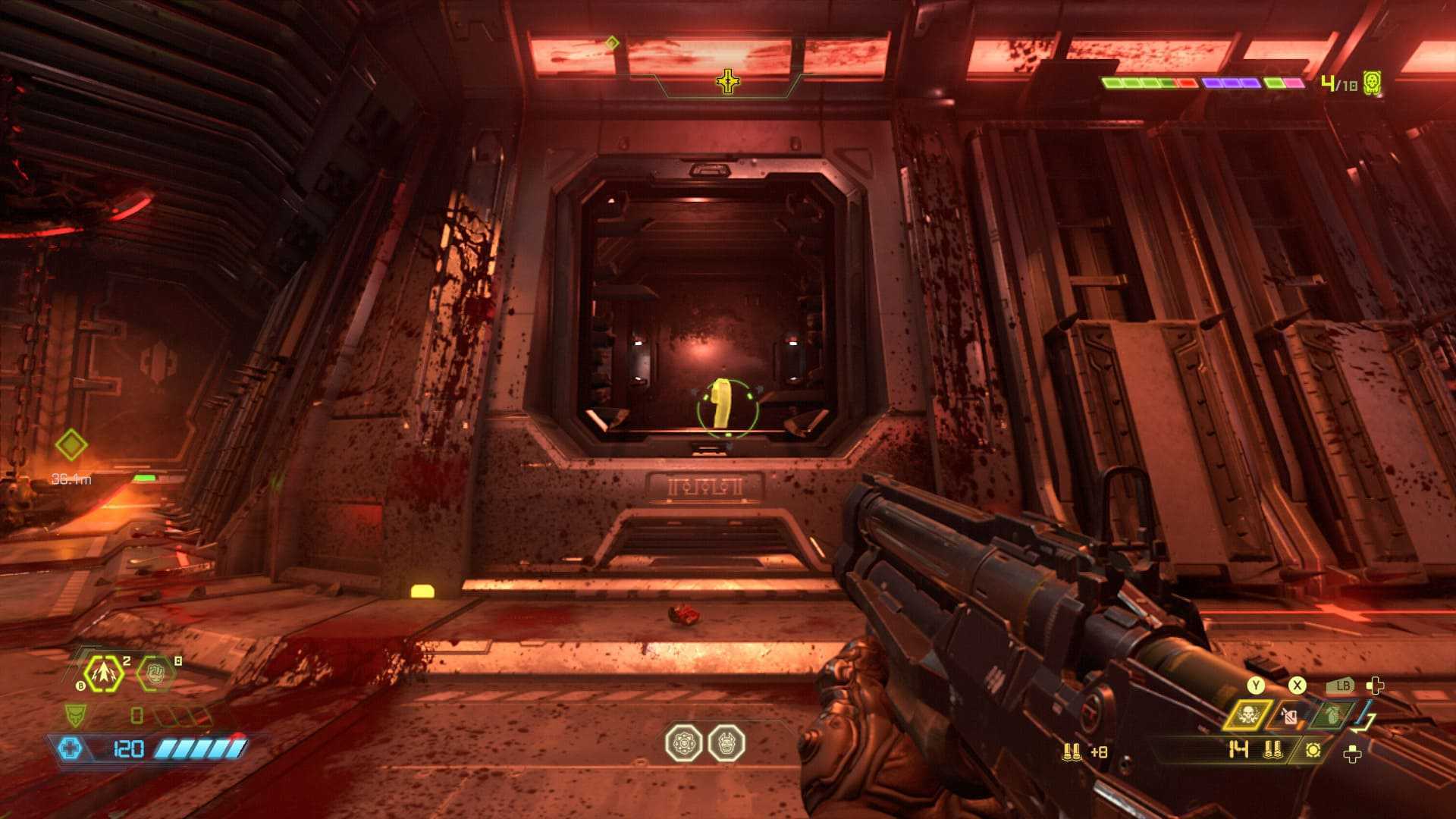
Task: Select the arrow-burst equipment icon
Action: pyautogui.click(x=103, y=673)
